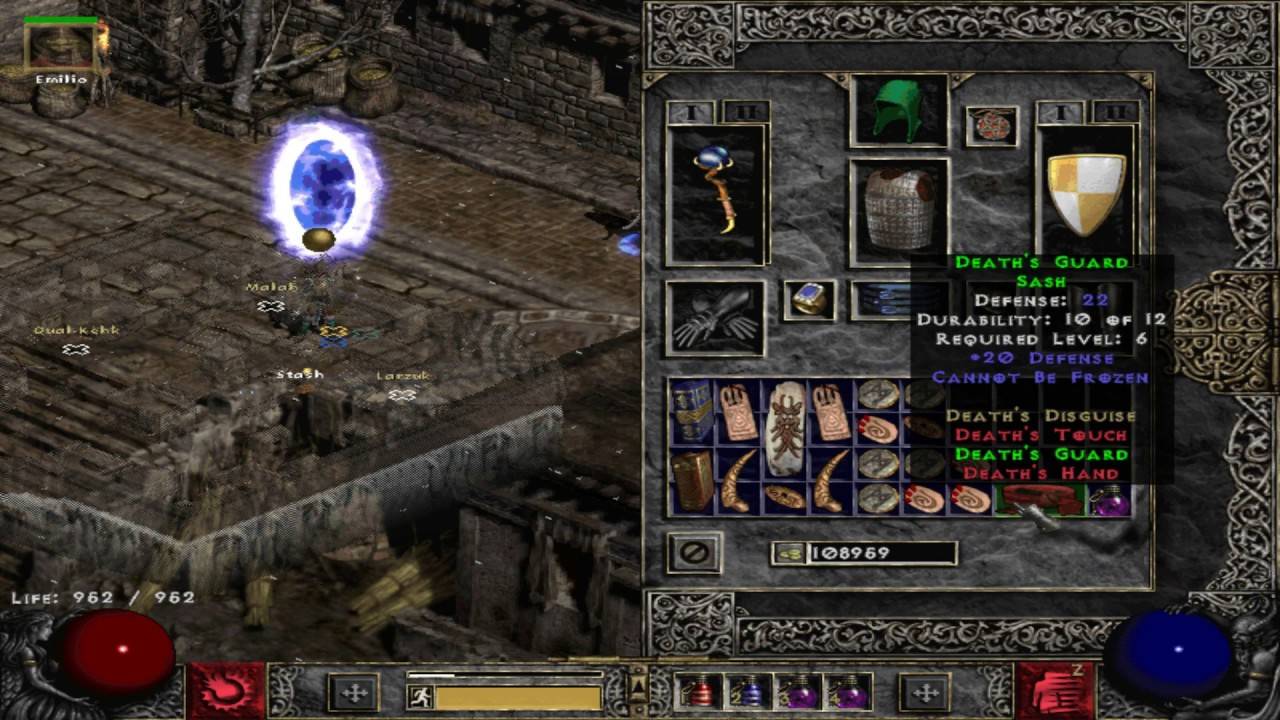Image resolution: width=1280 pixels, height=720 pixels.
Task: Pick up the blue tome in inventory
Action: click(690, 411)
